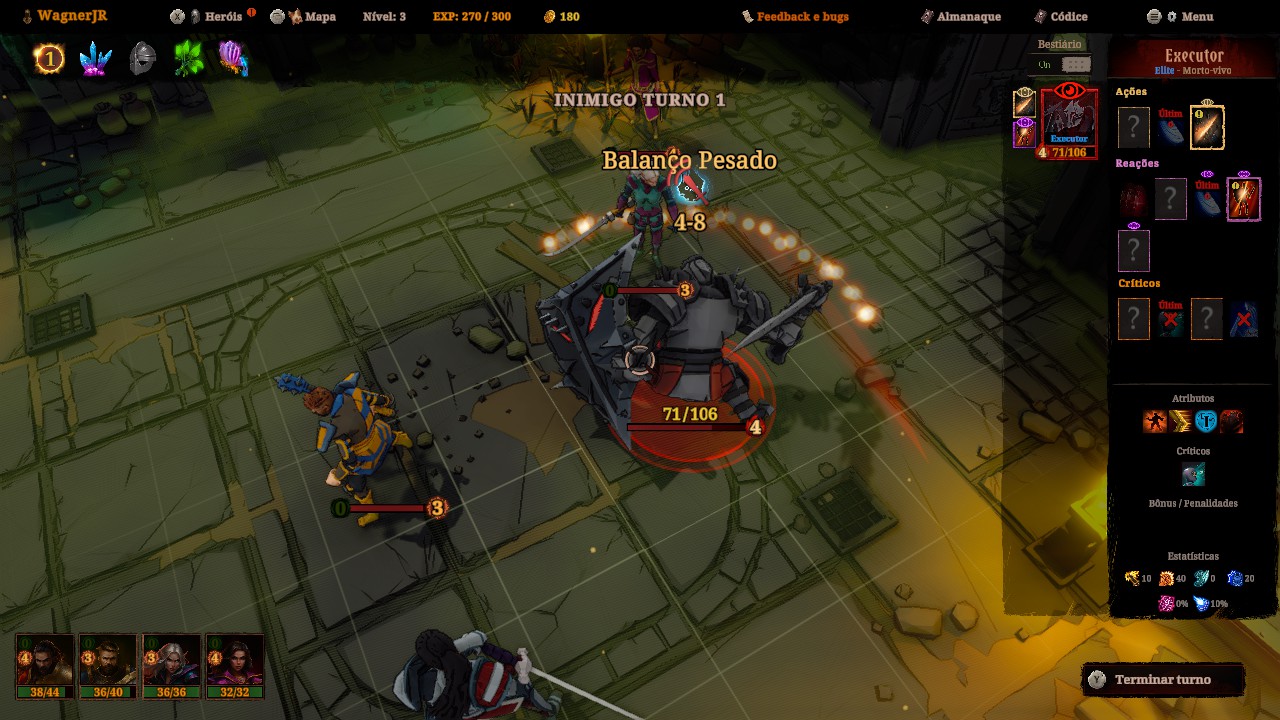Click the steel helmet icon
Screen dimensions: 1280x720
pyautogui.click(x=143, y=59)
